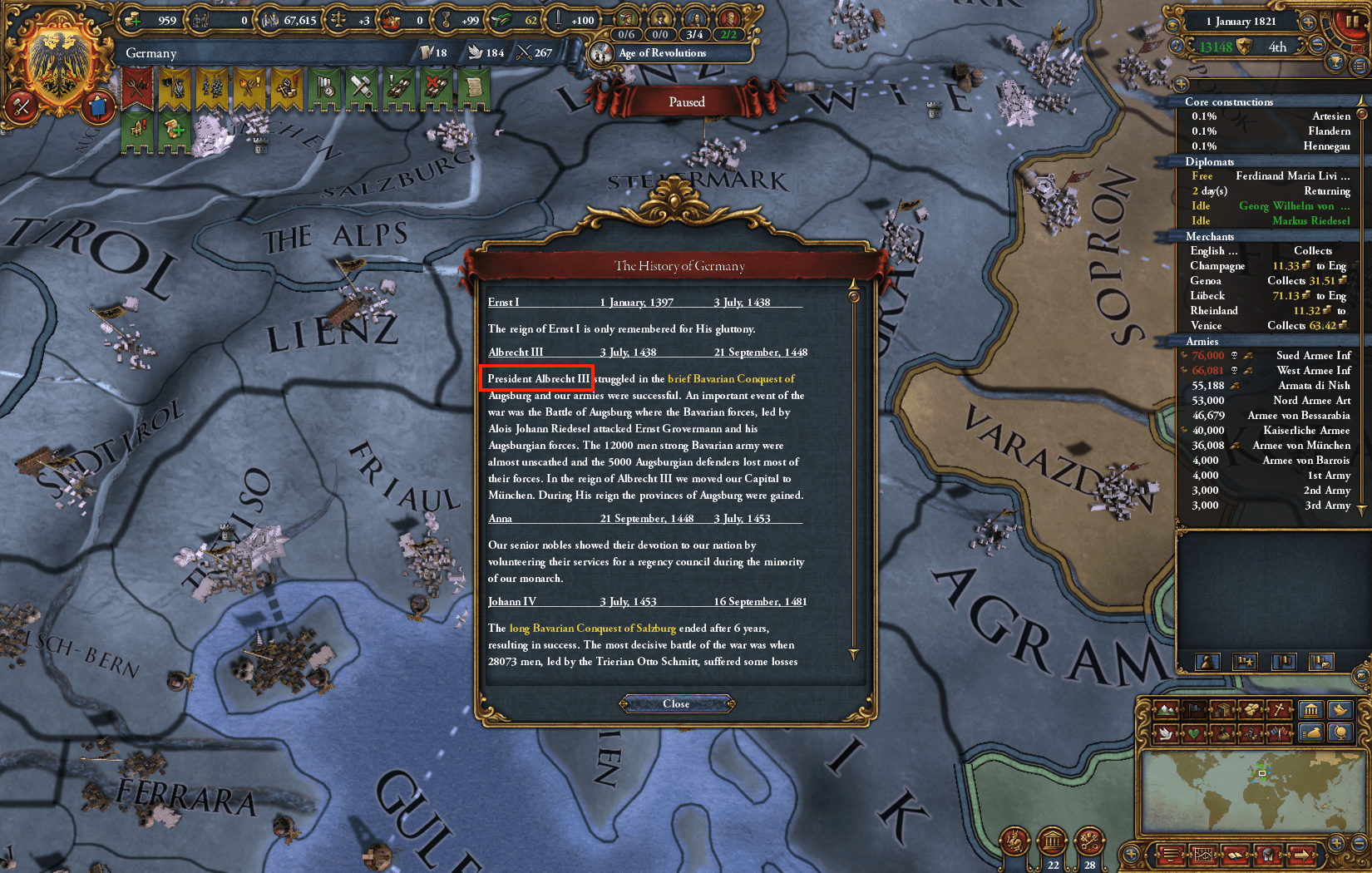
Task: Click the brief Bavarian Conquest of Augsburg link
Action: (x=730, y=378)
